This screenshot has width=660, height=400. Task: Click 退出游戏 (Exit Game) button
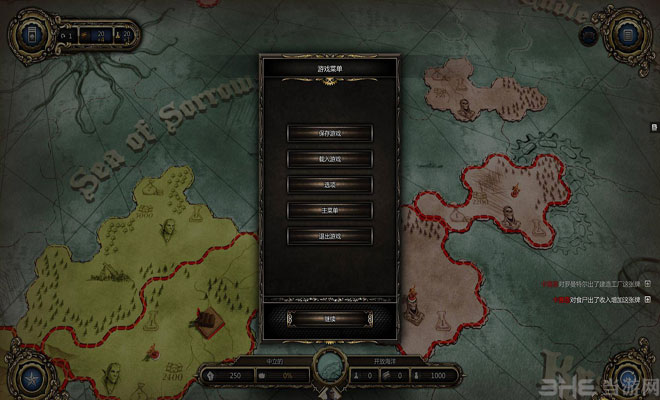pyautogui.click(x=330, y=237)
